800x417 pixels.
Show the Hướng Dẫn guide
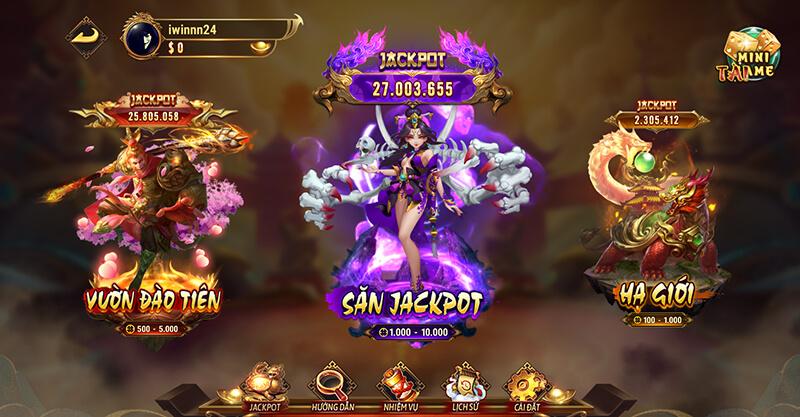(332, 385)
